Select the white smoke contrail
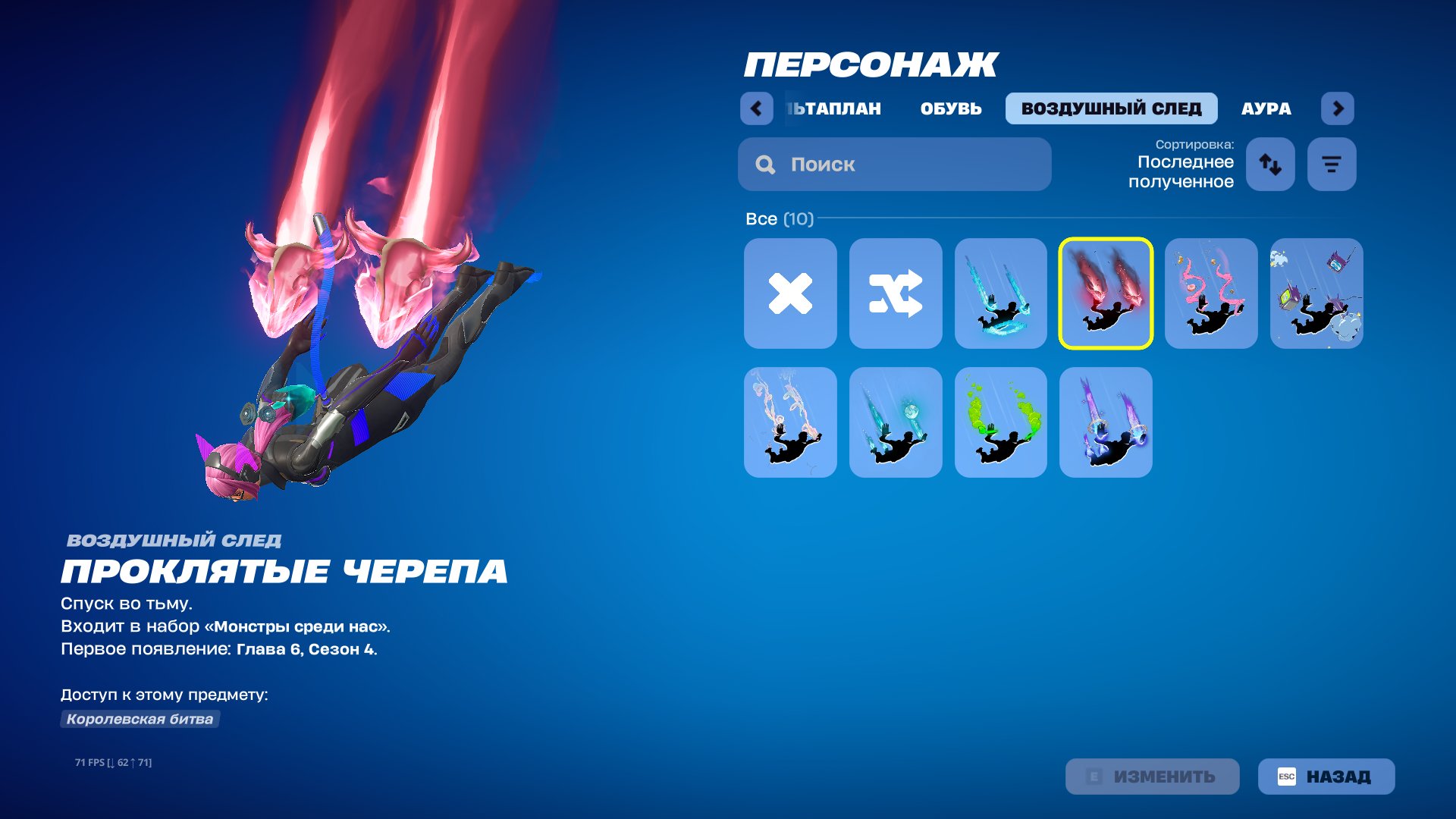This screenshot has height=819, width=1456. click(x=790, y=422)
